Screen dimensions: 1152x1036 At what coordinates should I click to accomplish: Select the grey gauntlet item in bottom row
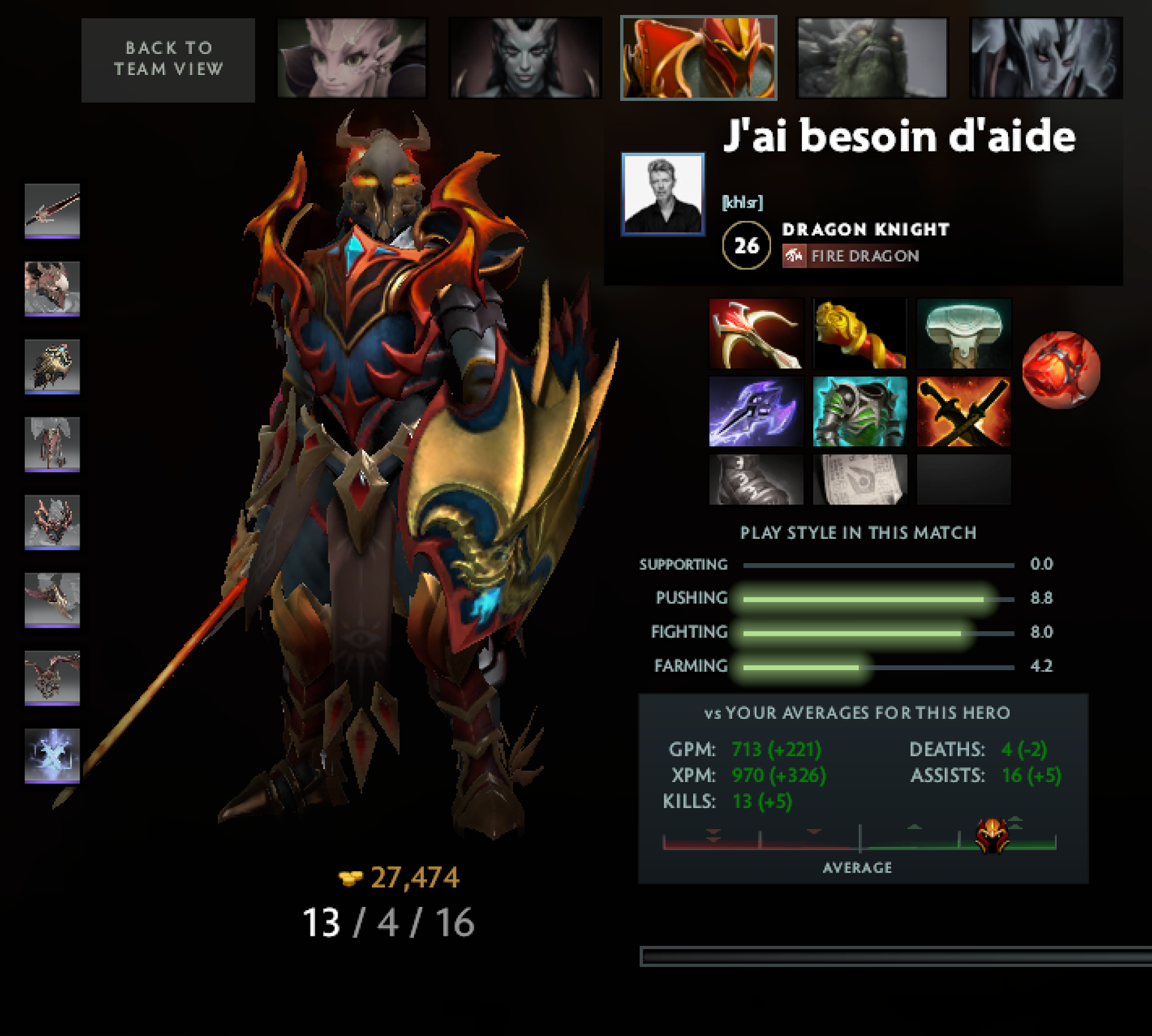coord(755,480)
